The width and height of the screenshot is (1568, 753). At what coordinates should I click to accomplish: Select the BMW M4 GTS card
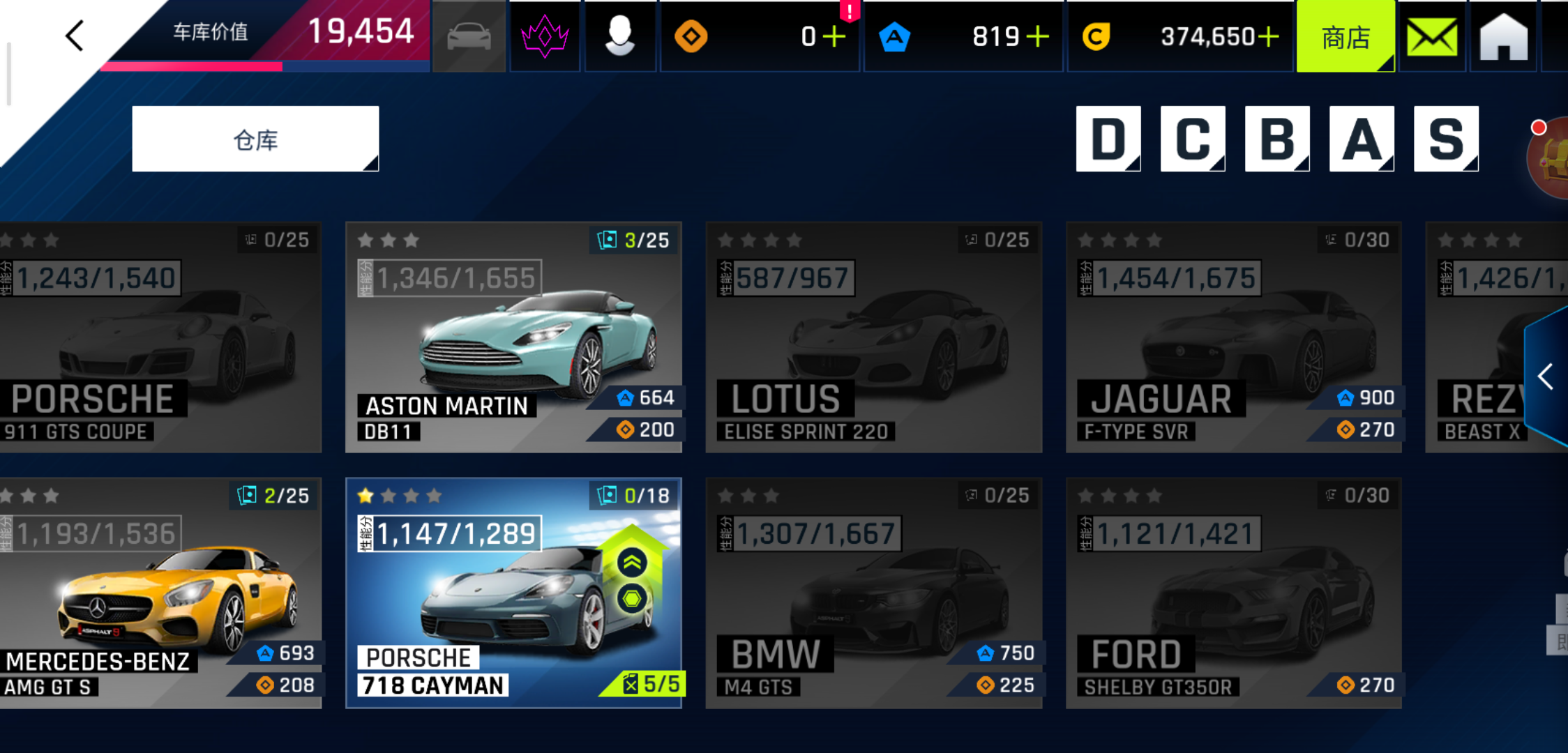click(x=873, y=593)
